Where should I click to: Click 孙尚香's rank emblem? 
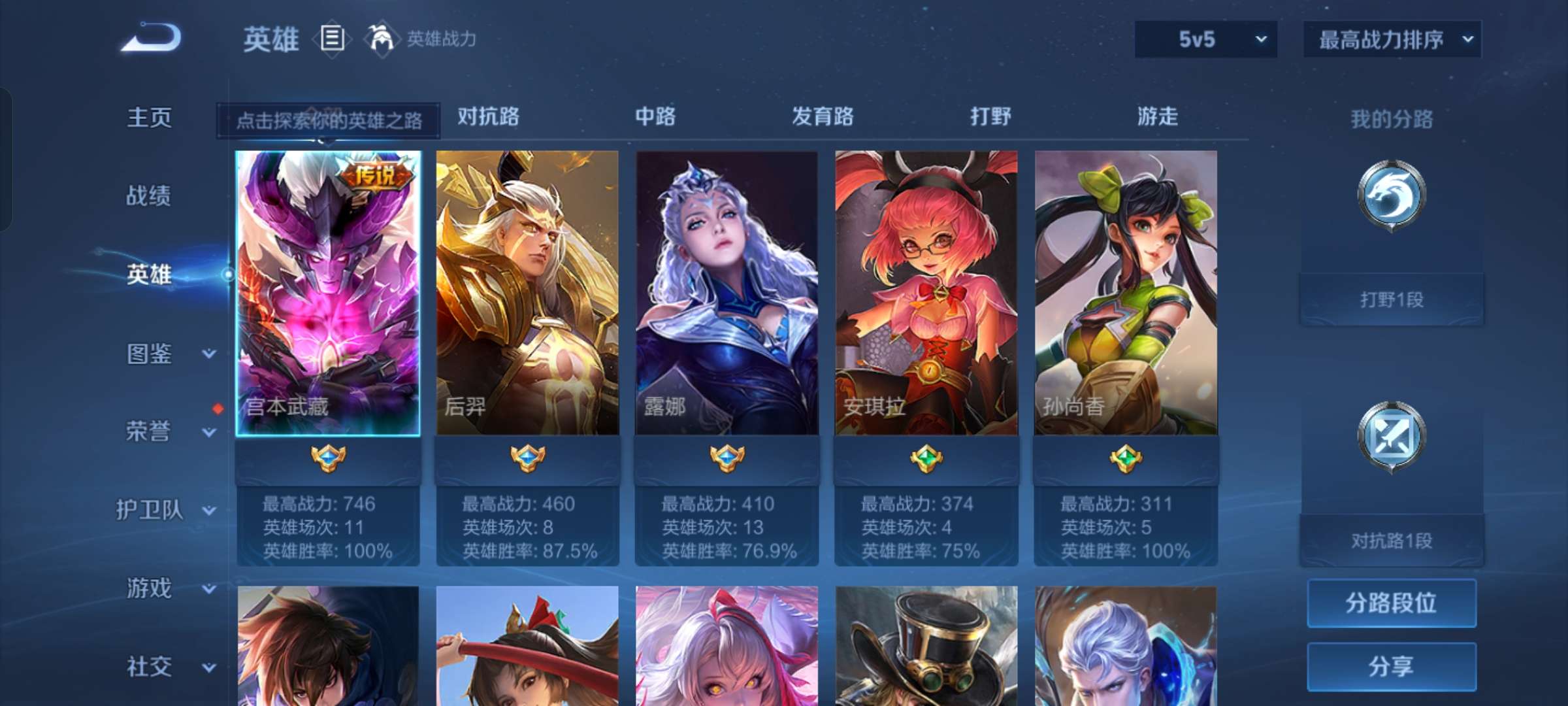pyautogui.click(x=1126, y=460)
